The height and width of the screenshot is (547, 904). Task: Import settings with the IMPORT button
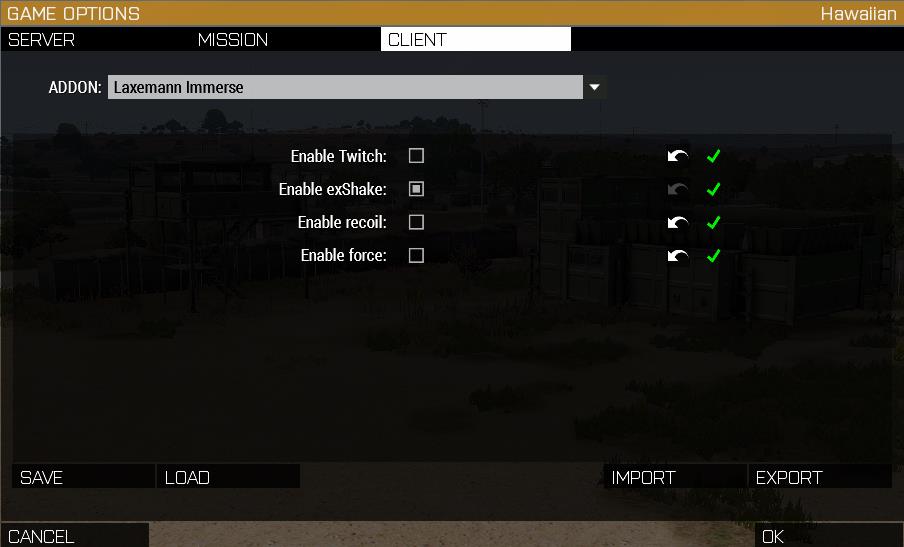675,477
